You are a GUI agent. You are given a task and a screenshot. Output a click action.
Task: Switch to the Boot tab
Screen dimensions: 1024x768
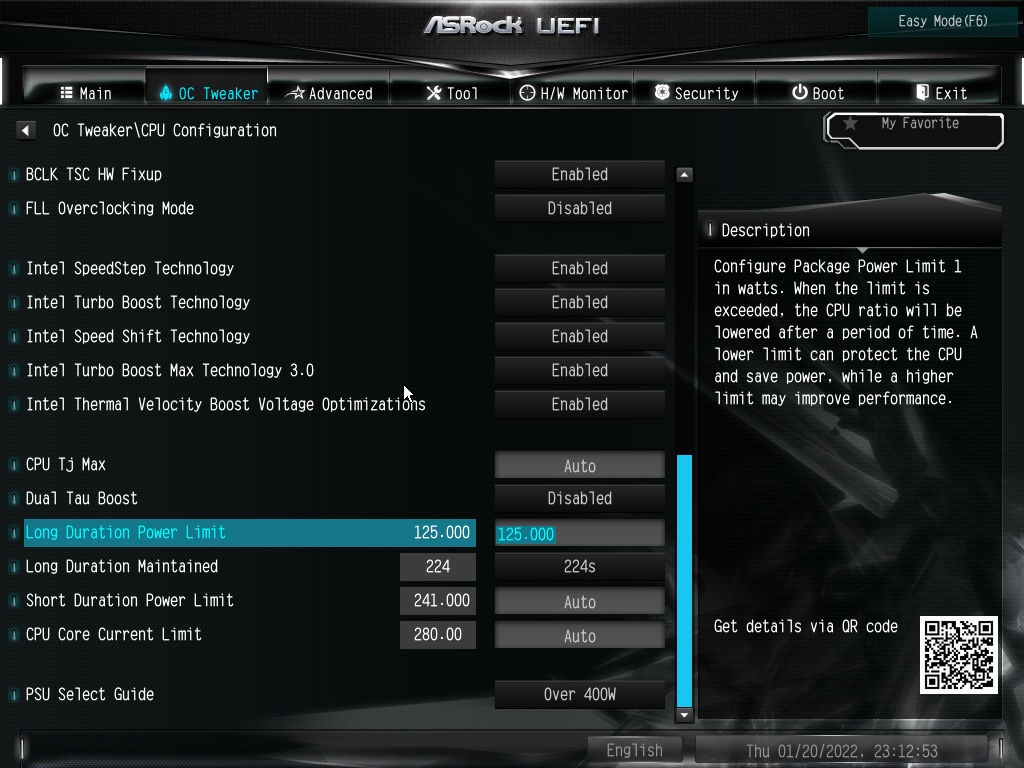coord(818,93)
